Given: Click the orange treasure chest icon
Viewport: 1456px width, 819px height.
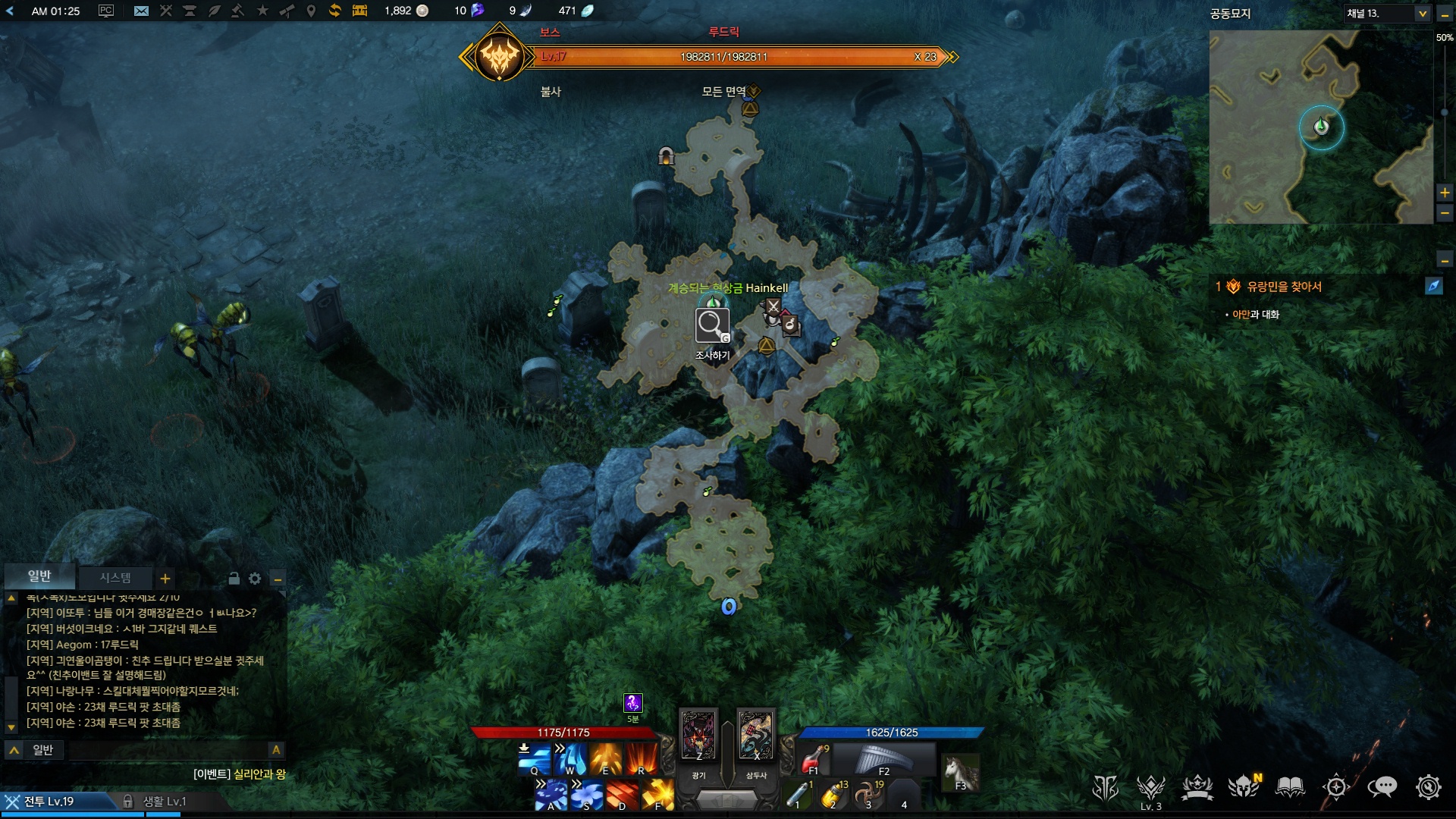Looking at the screenshot, I should click(x=359, y=11).
